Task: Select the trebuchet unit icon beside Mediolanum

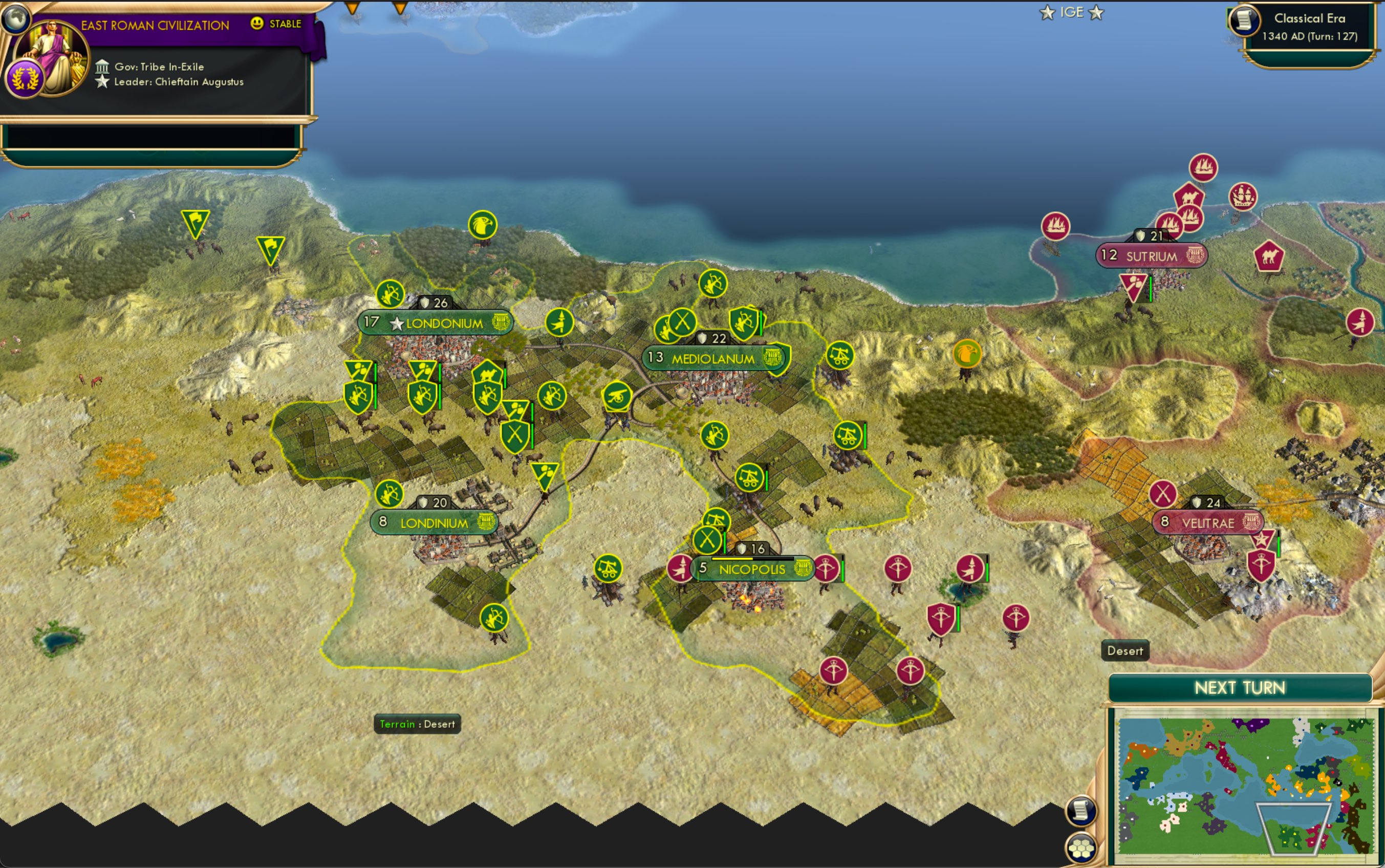Action: (x=840, y=355)
